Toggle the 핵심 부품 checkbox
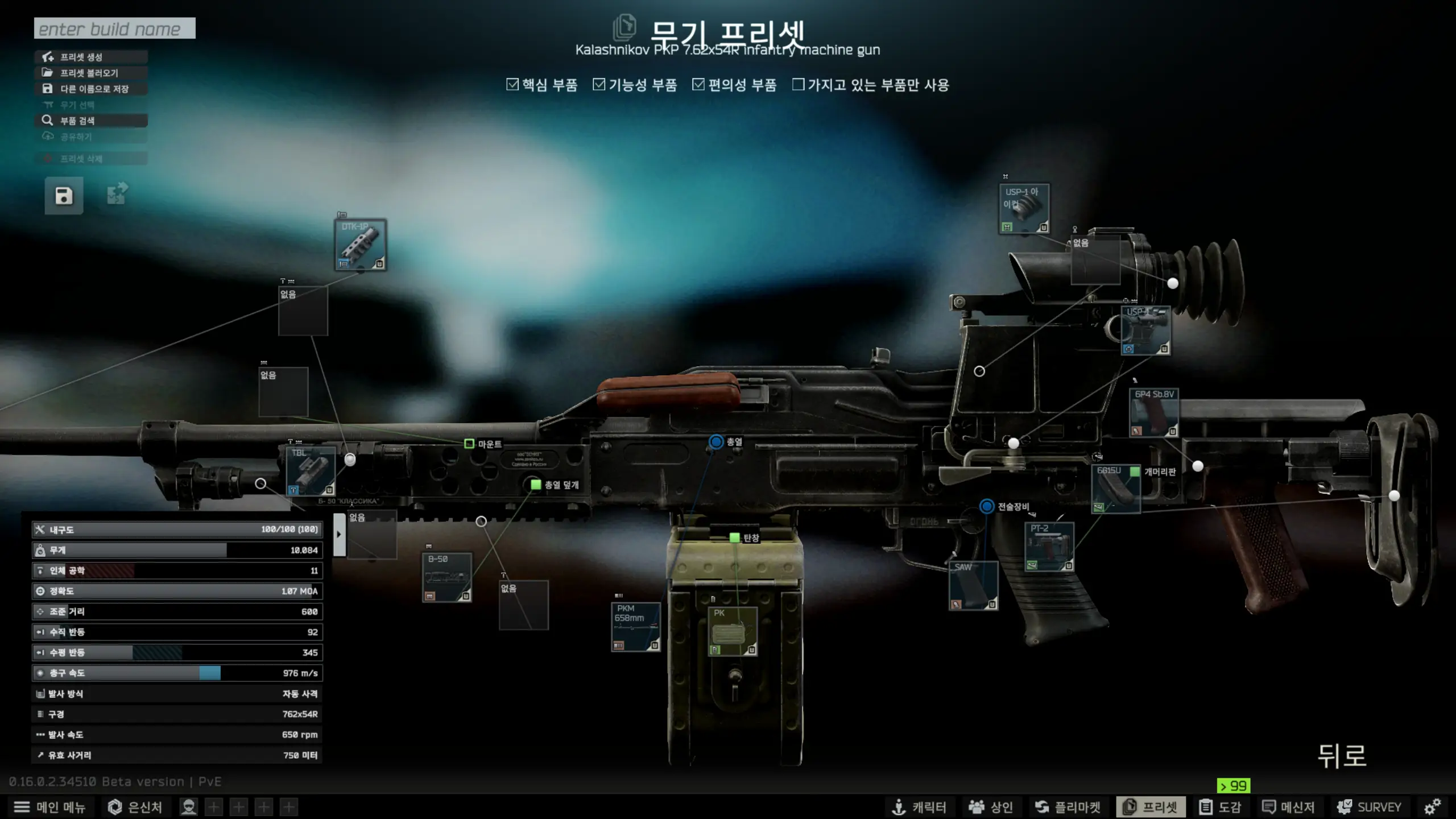 512,85
